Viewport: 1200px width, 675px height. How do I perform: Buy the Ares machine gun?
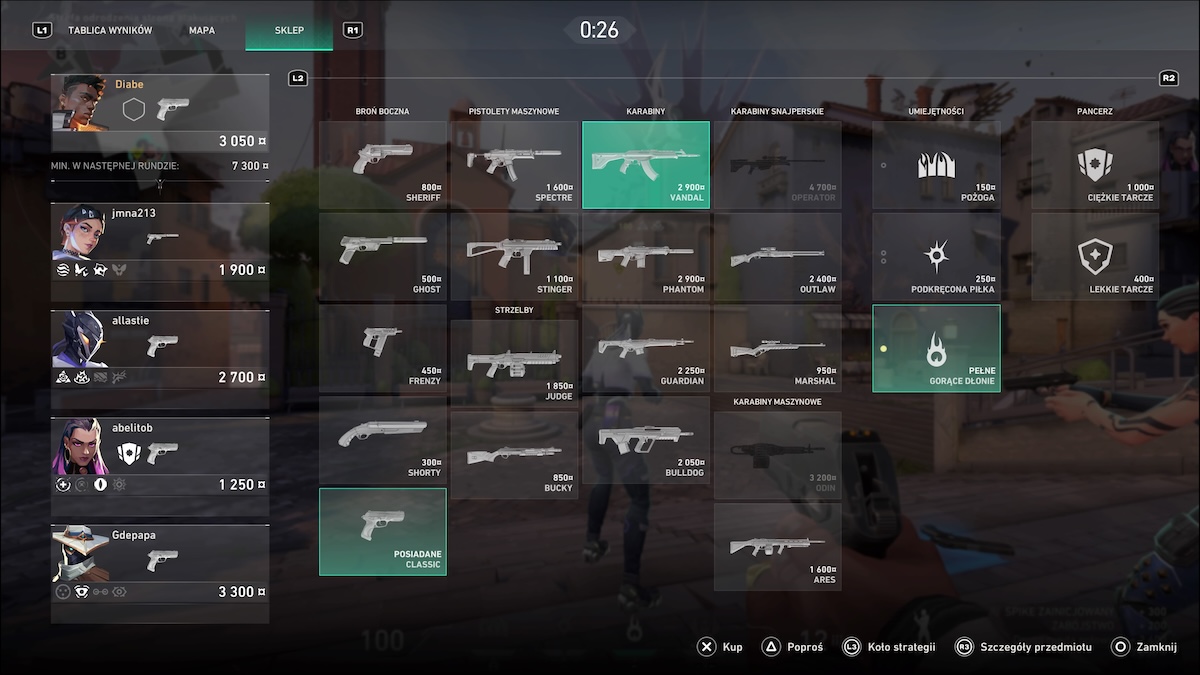pos(777,547)
